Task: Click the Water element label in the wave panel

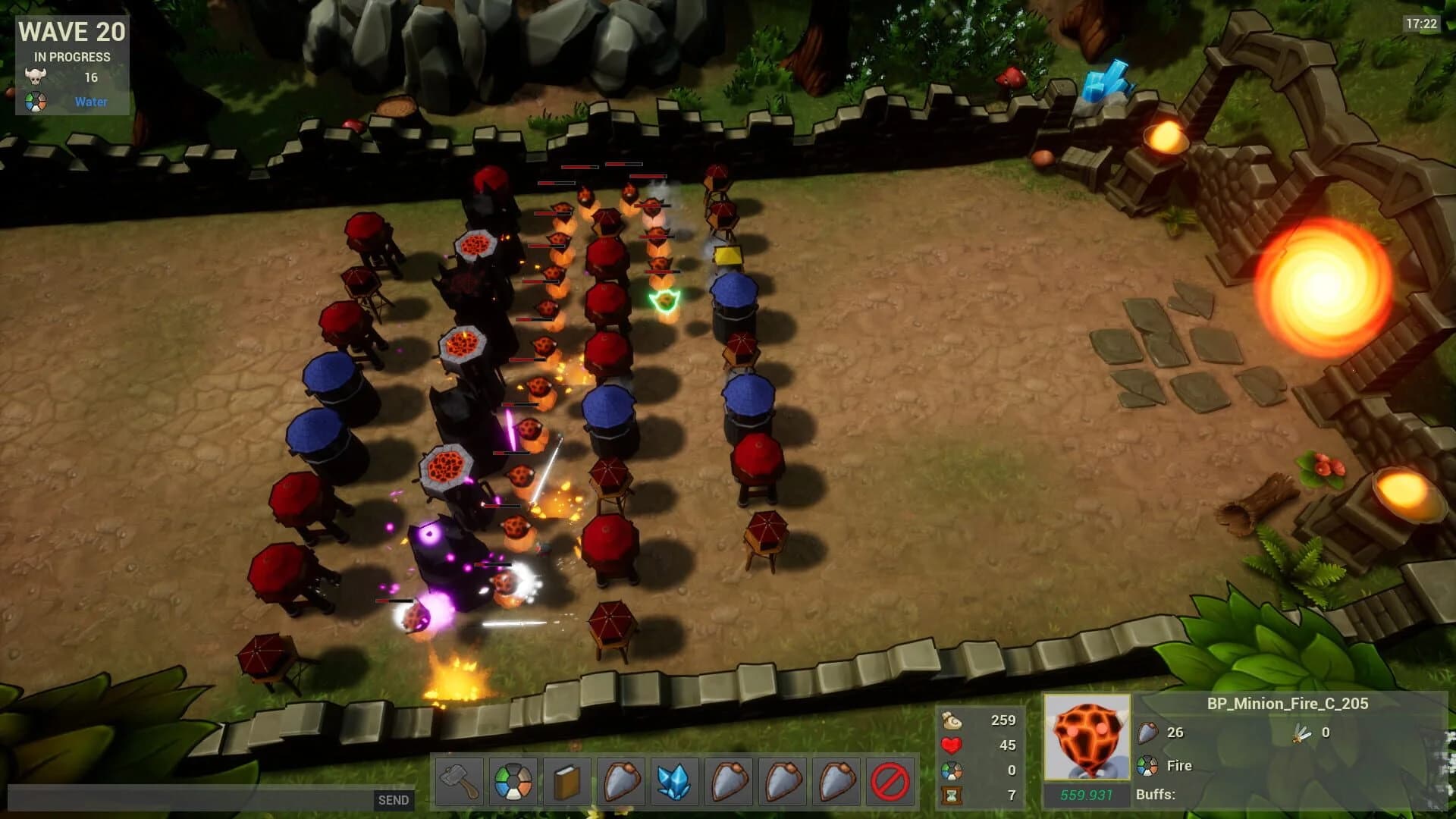Action: (90, 101)
